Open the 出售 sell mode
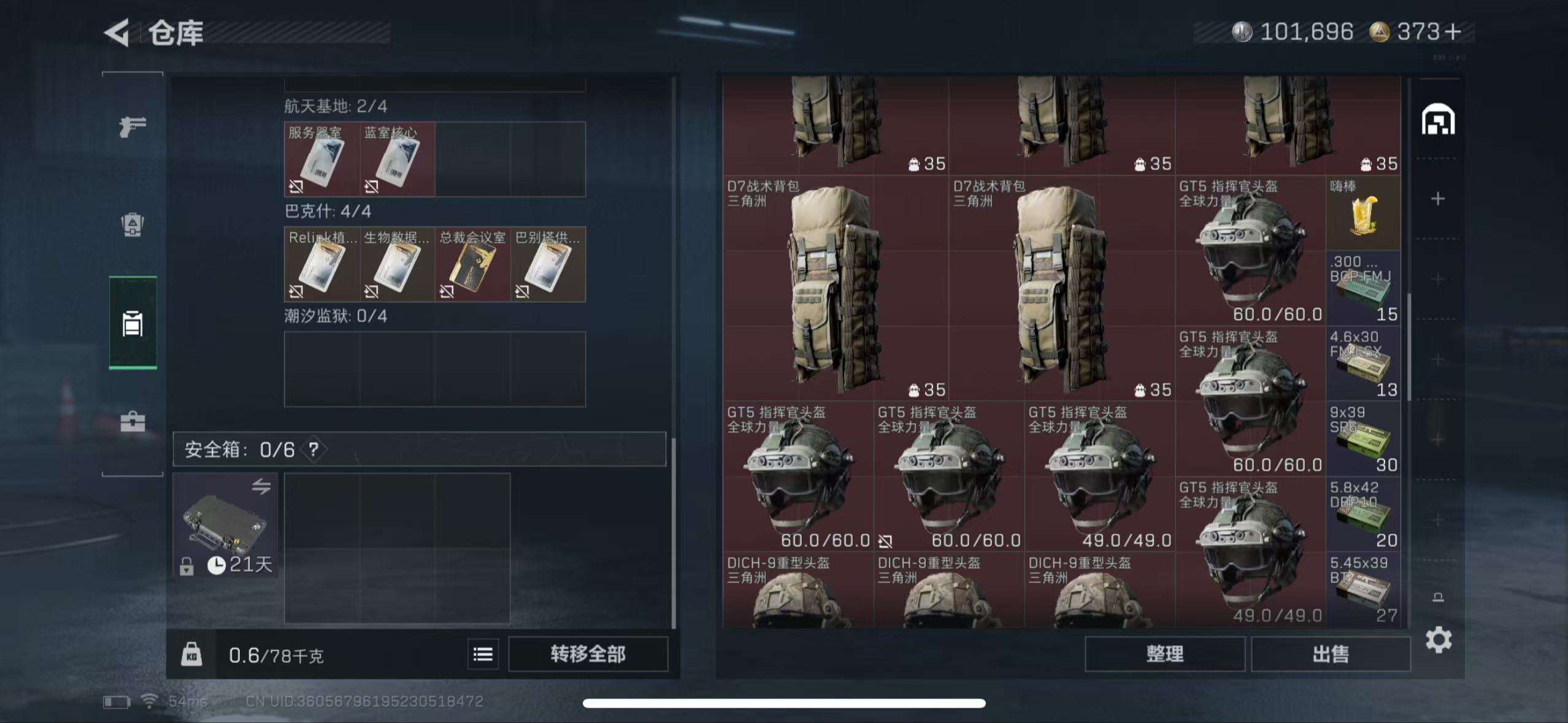This screenshot has width=1568, height=723. (x=1330, y=654)
